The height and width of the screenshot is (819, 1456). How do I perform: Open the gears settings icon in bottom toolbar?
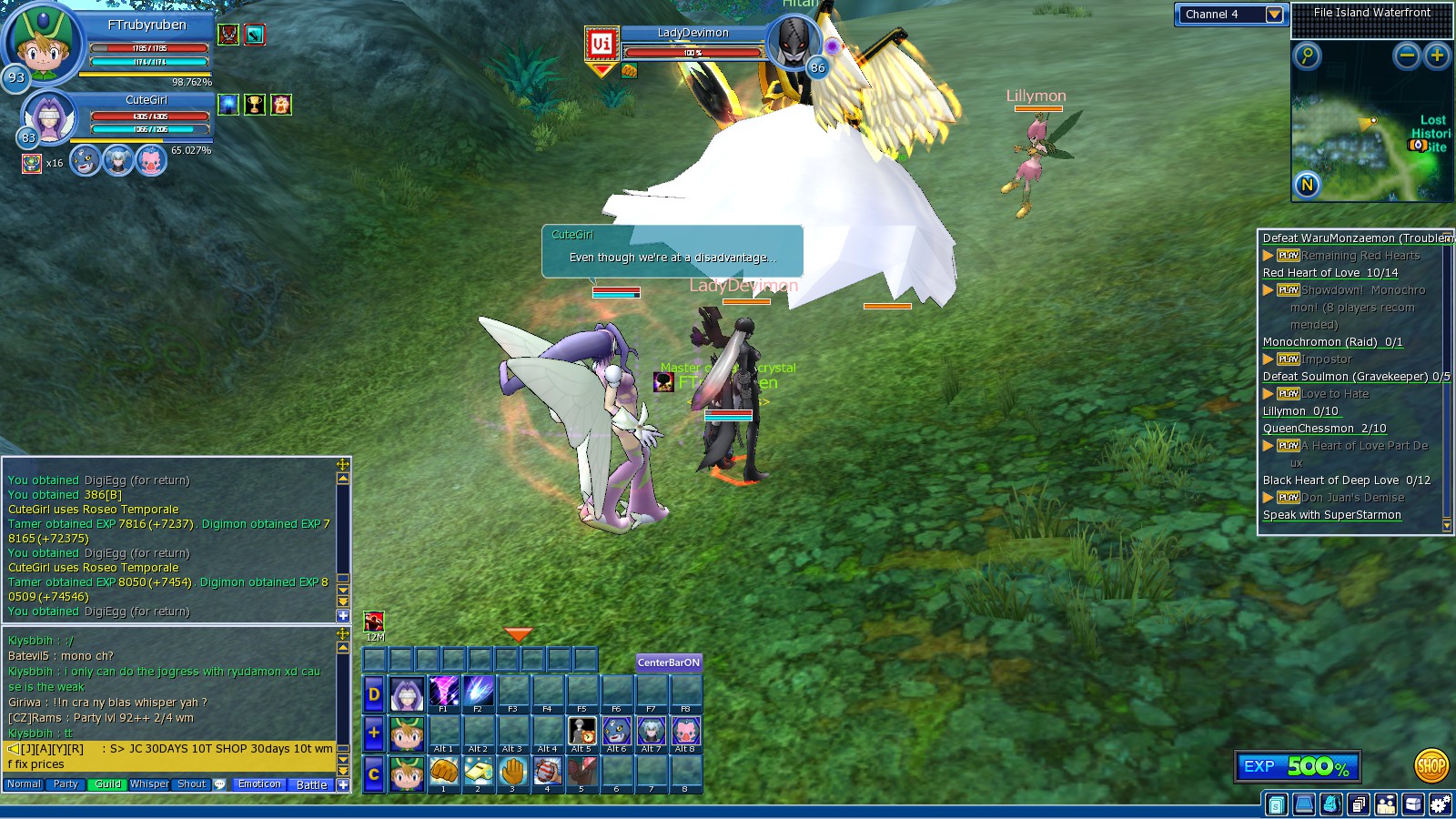1439,804
